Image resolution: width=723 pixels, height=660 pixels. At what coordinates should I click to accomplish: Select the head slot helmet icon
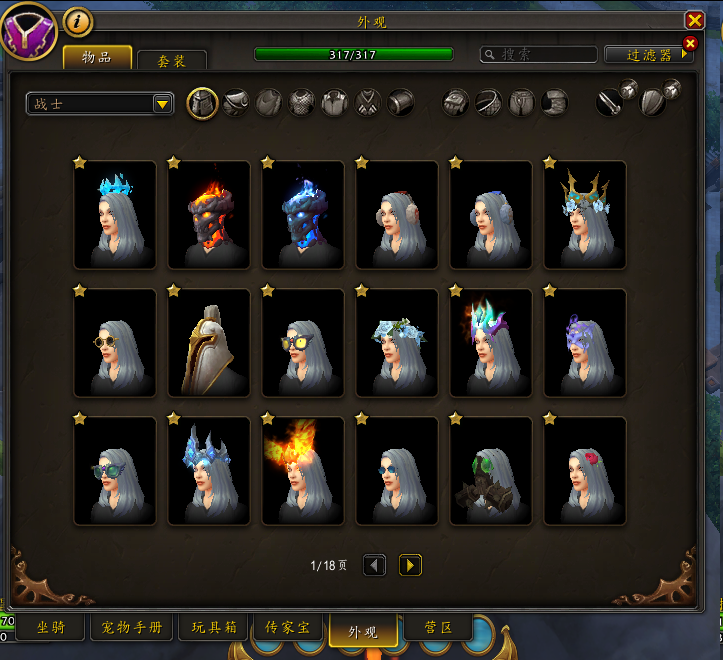[203, 103]
